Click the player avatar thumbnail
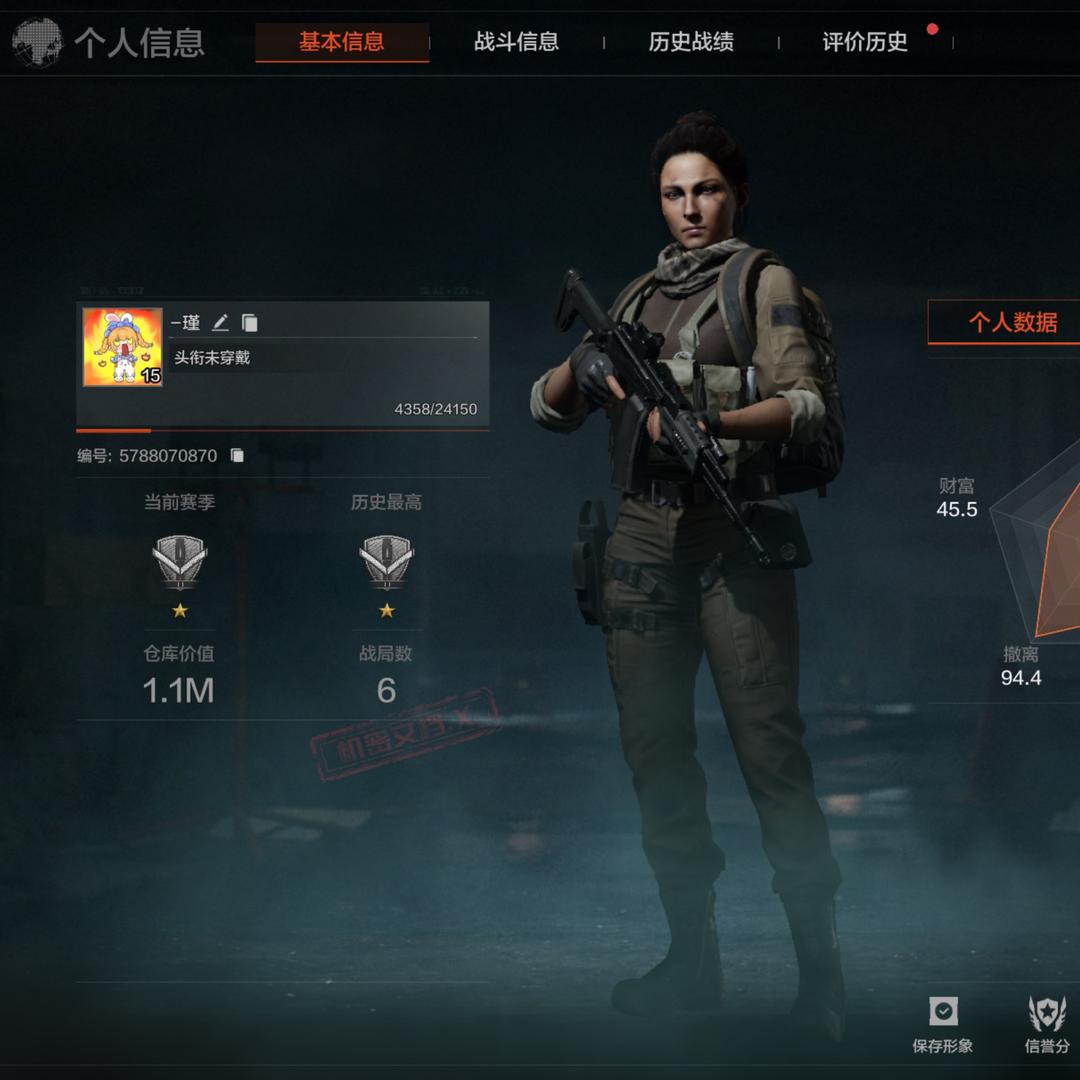1080x1080 pixels. click(122, 347)
